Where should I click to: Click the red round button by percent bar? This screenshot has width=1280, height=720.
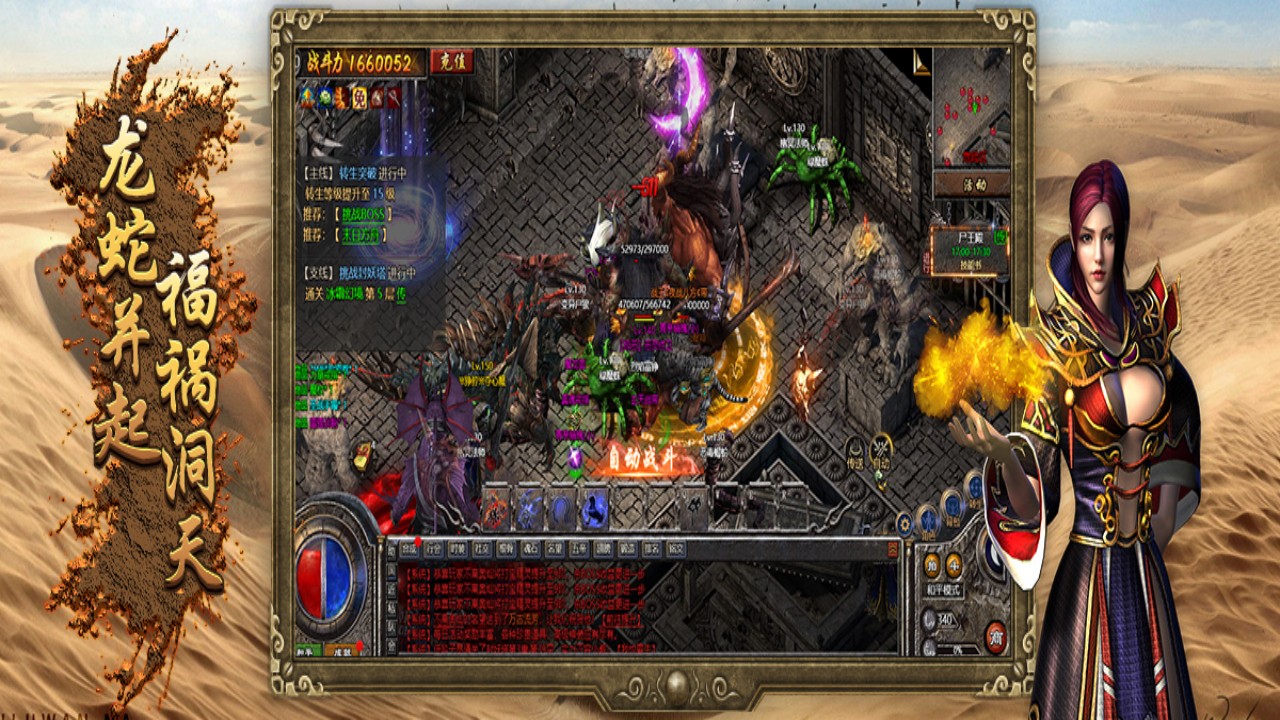[994, 636]
